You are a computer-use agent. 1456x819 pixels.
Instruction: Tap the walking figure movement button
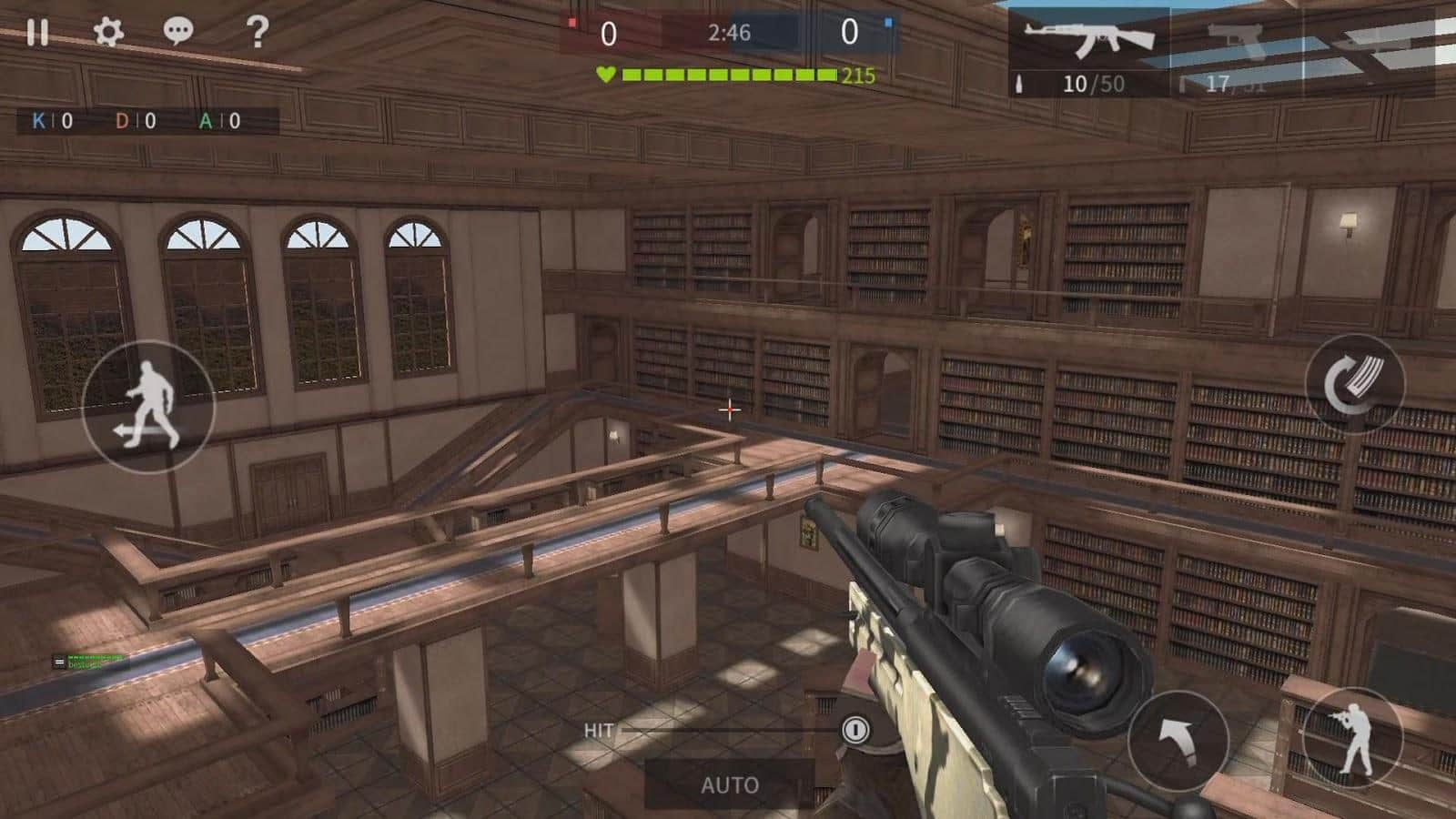click(148, 406)
